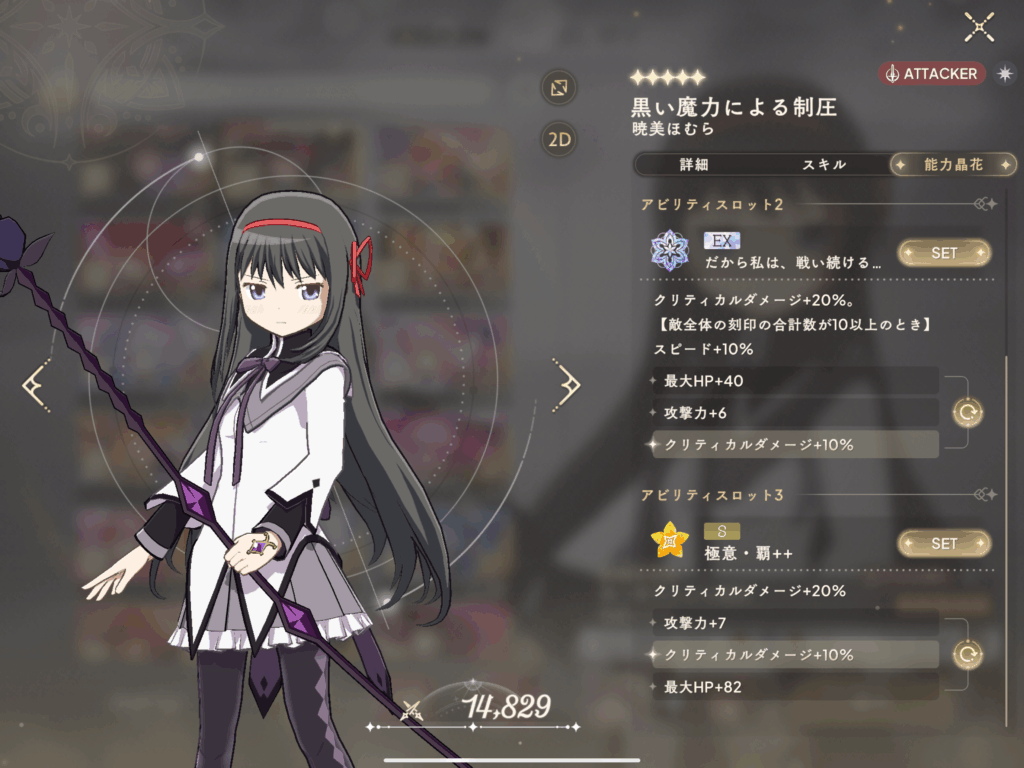
Task: Toggle the 2D character view
Action: point(558,139)
